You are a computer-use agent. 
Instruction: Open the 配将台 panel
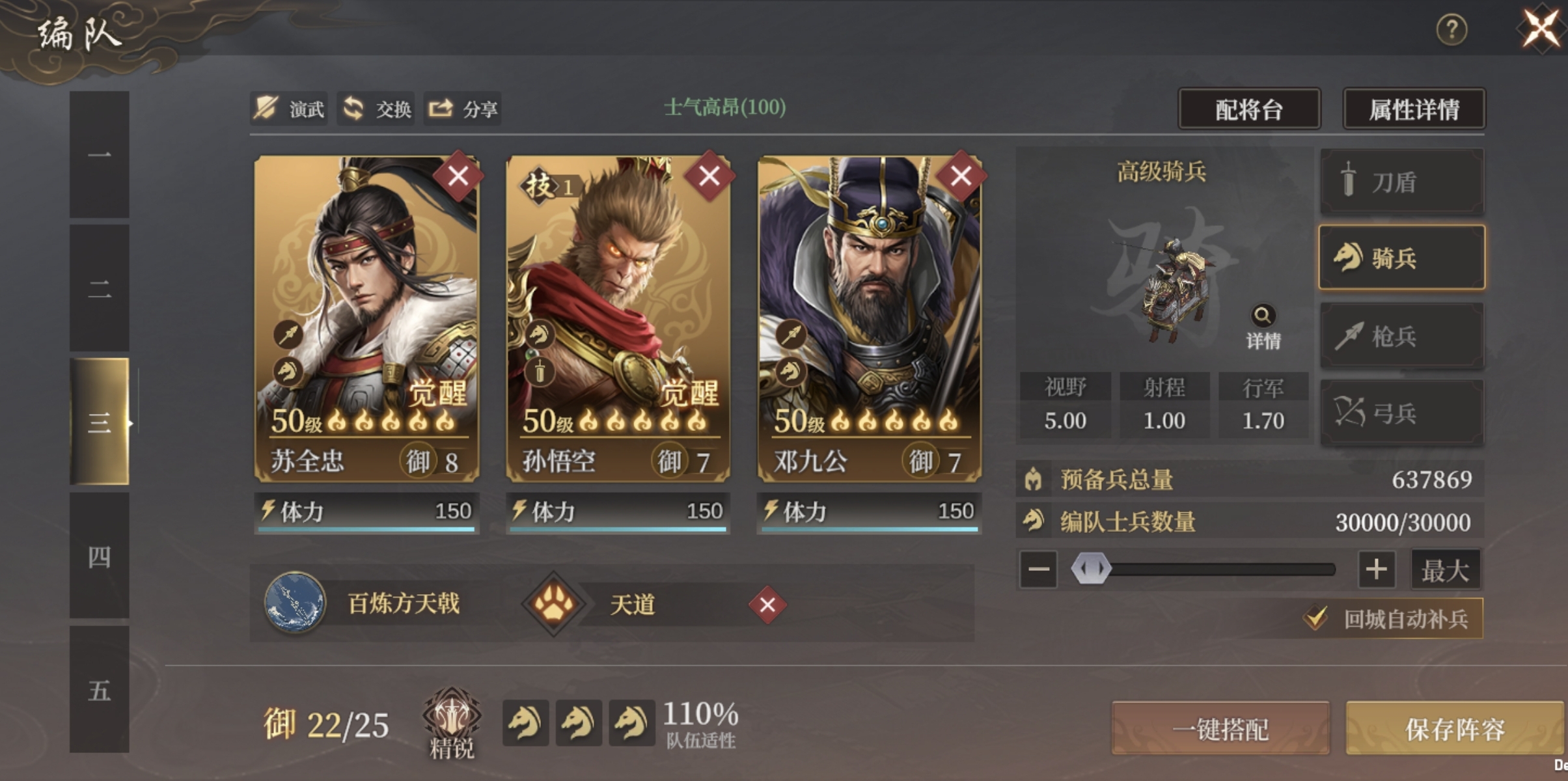(1248, 109)
